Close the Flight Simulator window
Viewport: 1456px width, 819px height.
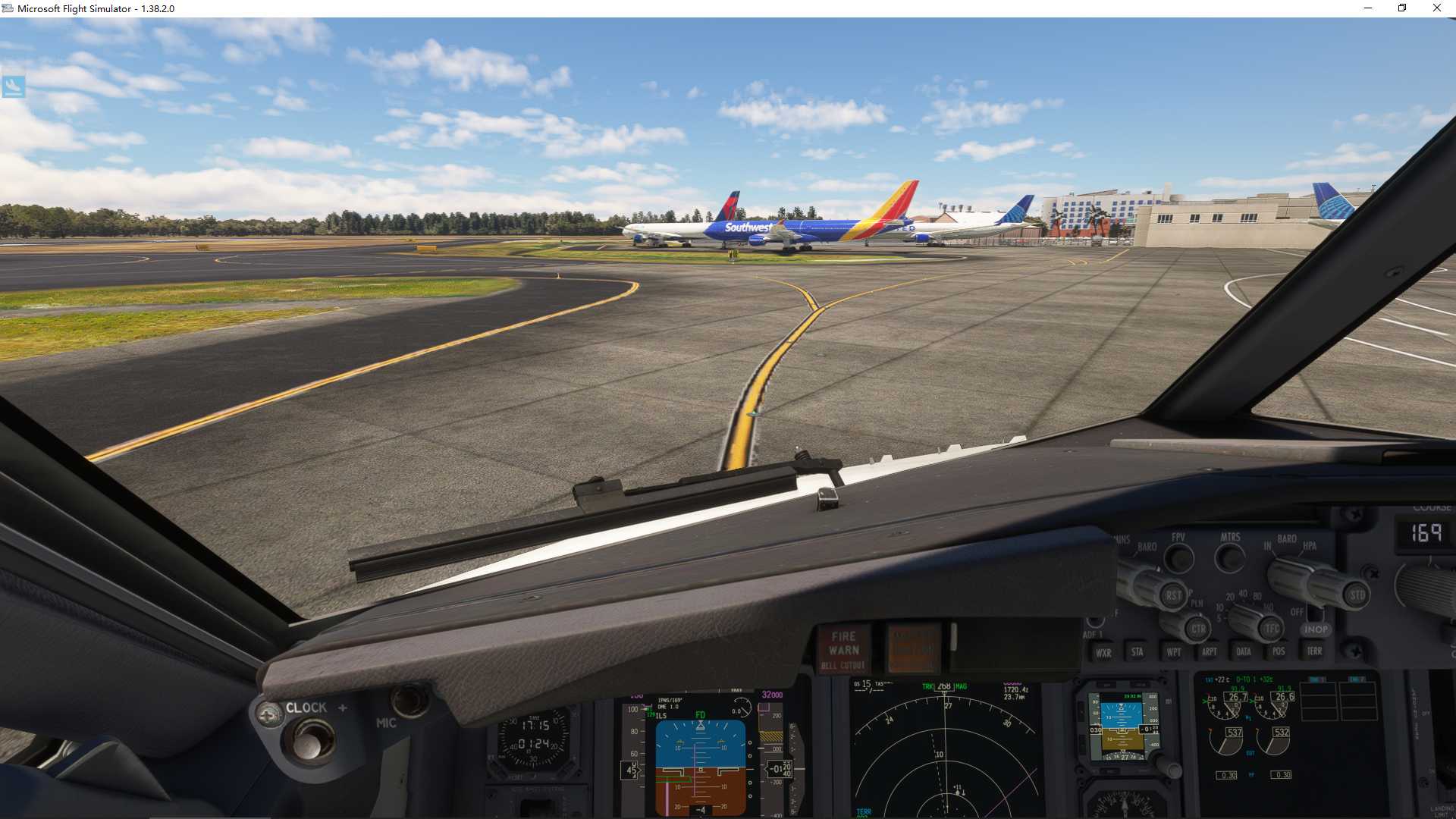1436,8
